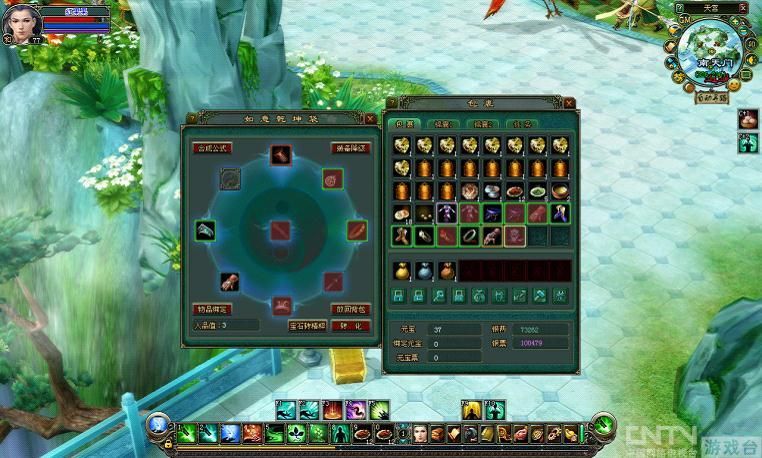Screen dimensions: 762x458
Task: Close the 包裹 inventory window
Action: 567,103
